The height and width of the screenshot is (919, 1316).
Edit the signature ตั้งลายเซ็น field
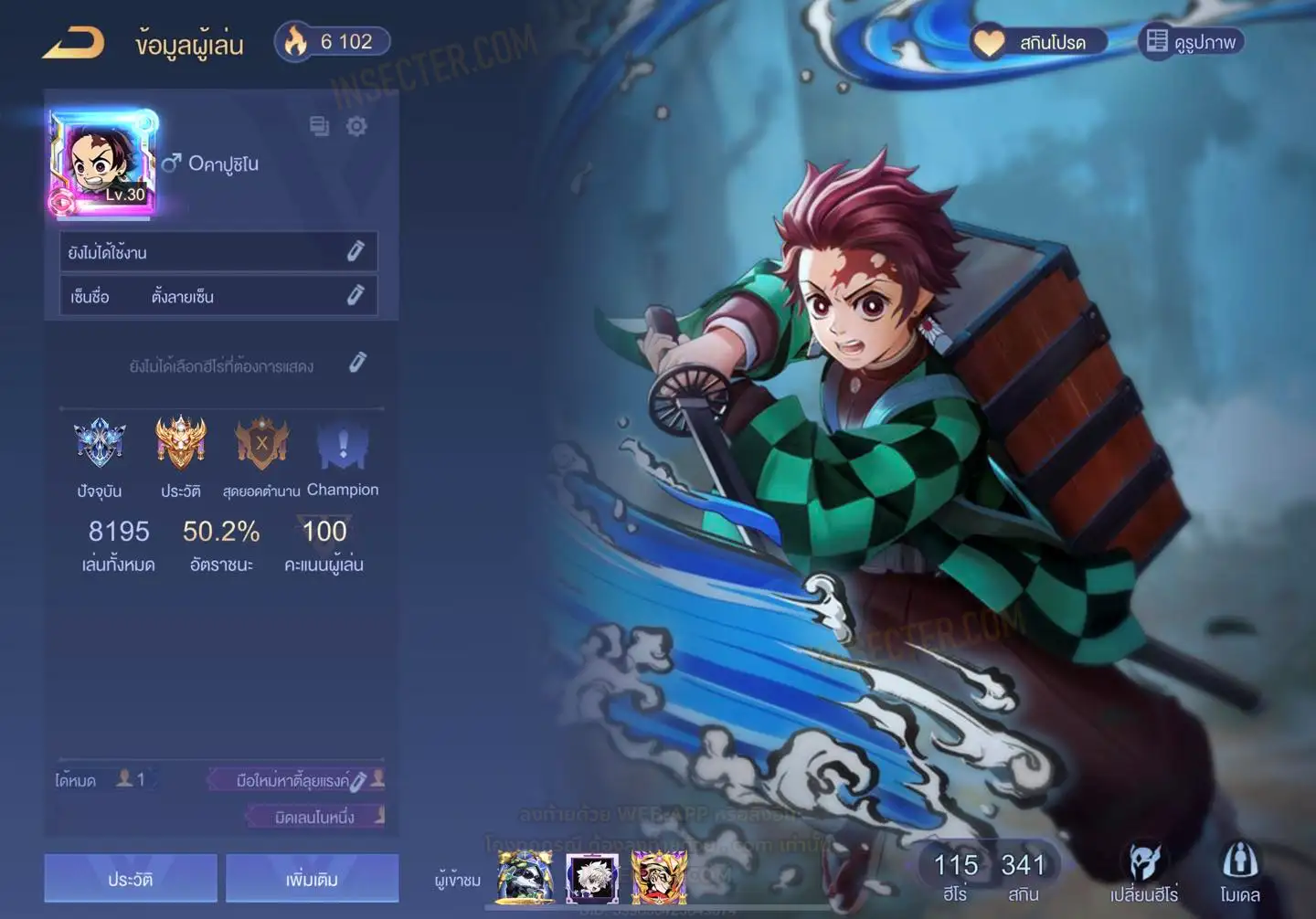[356, 295]
